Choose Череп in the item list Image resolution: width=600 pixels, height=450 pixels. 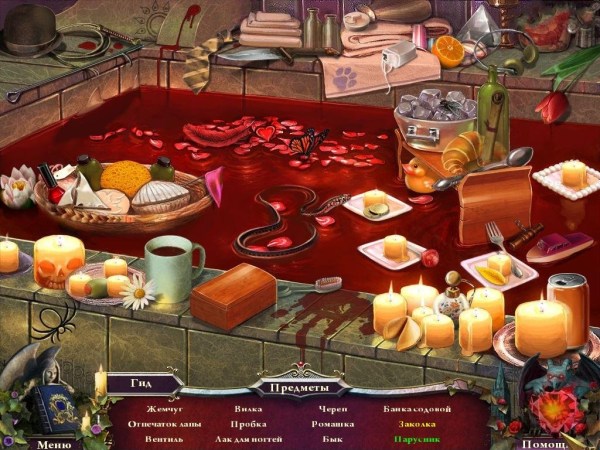[335, 409]
